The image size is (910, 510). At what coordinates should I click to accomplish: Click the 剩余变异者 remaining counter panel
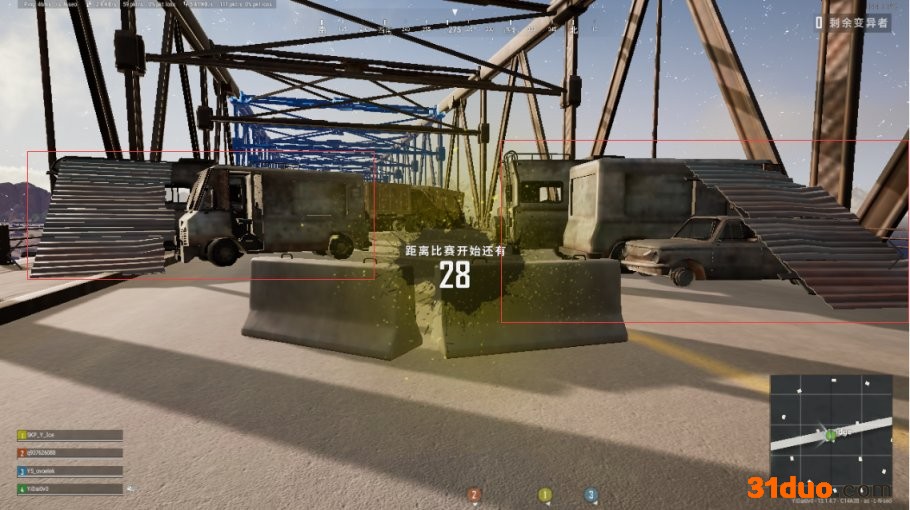pyautogui.click(x=851, y=21)
